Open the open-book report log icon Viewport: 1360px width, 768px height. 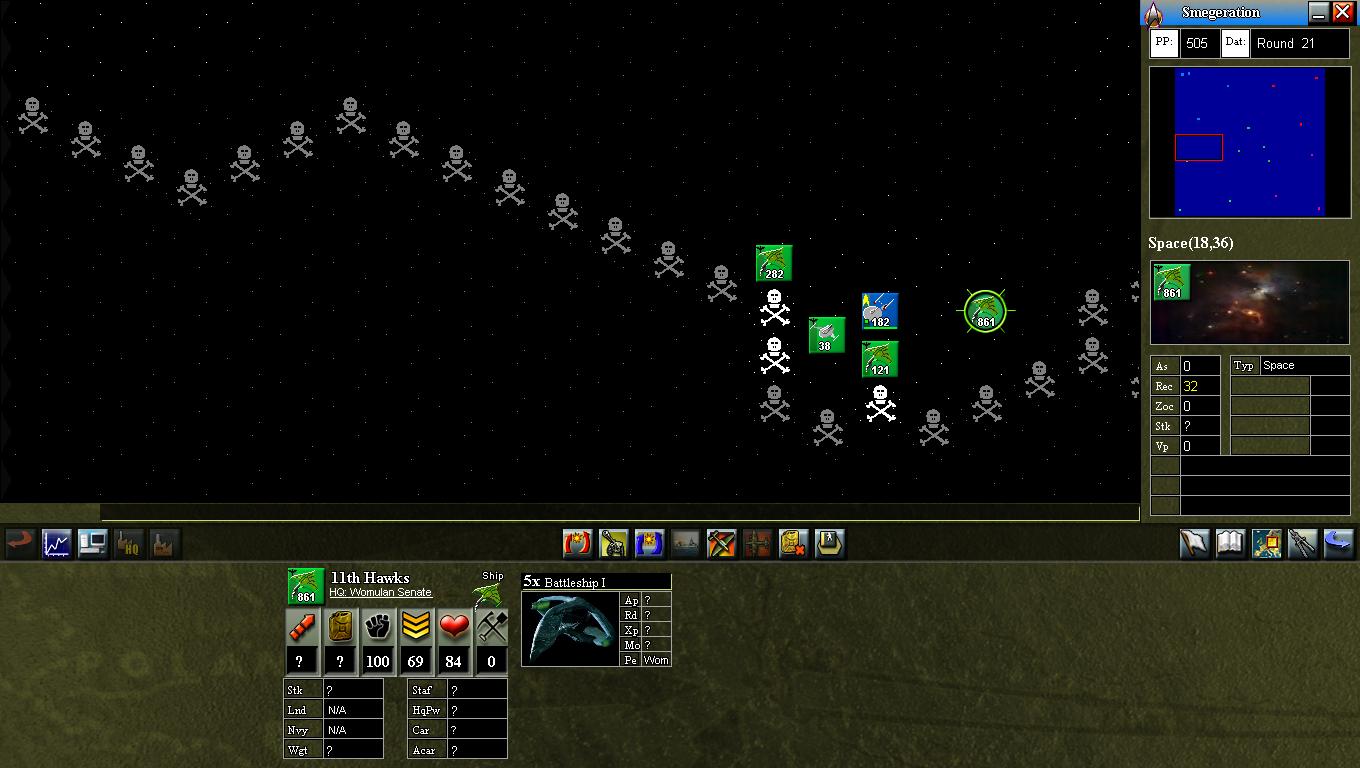coord(1230,544)
